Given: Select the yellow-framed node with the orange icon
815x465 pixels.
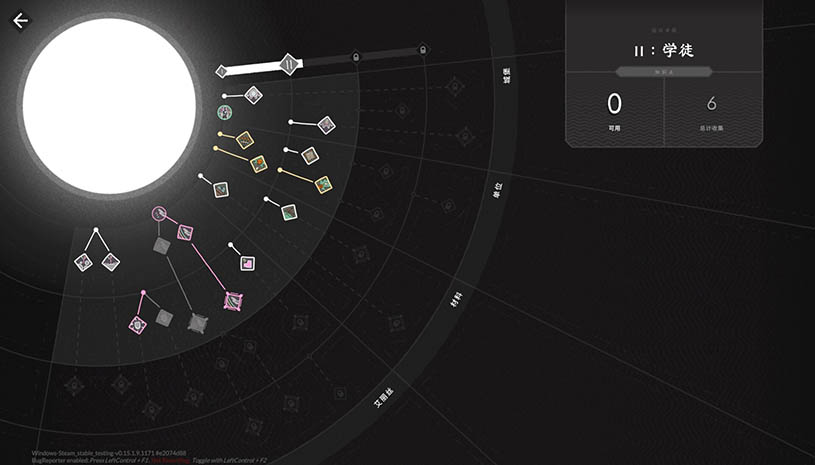Looking at the screenshot, I should (x=259, y=164).
